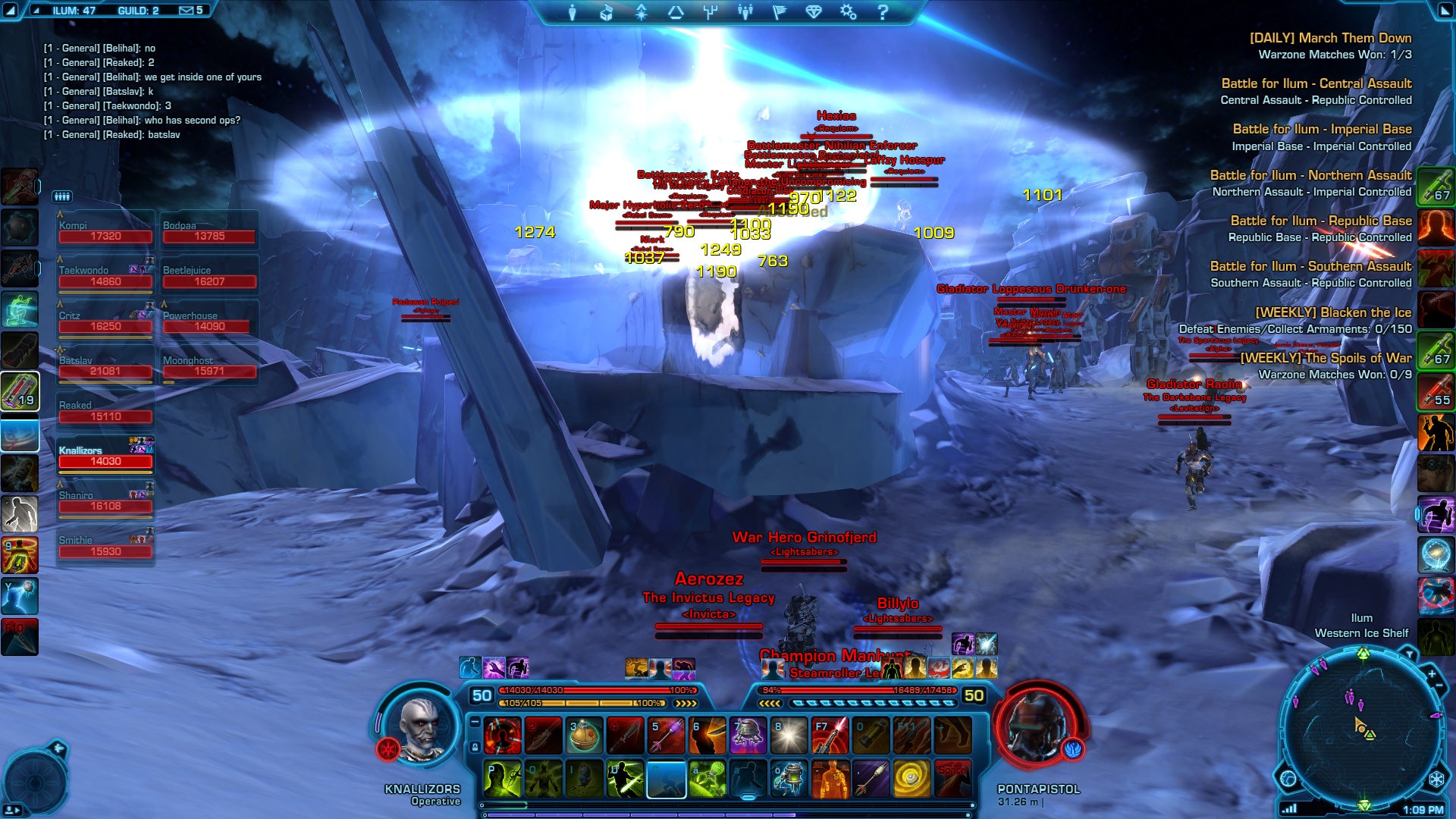Open the gear-shaped preferences menu
Viewport: 1456px width, 819px height.
(848, 12)
